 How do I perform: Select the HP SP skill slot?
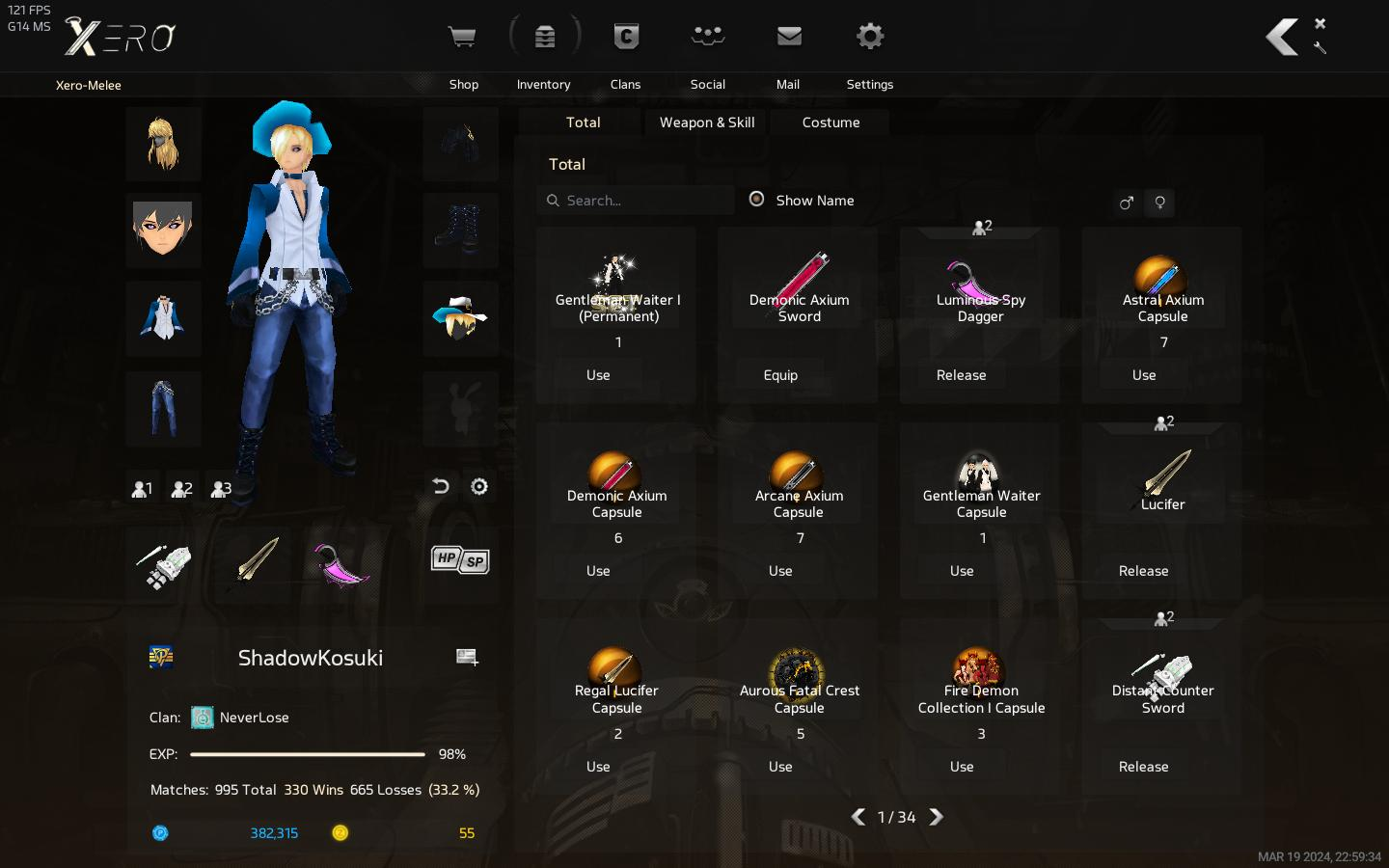click(460, 560)
